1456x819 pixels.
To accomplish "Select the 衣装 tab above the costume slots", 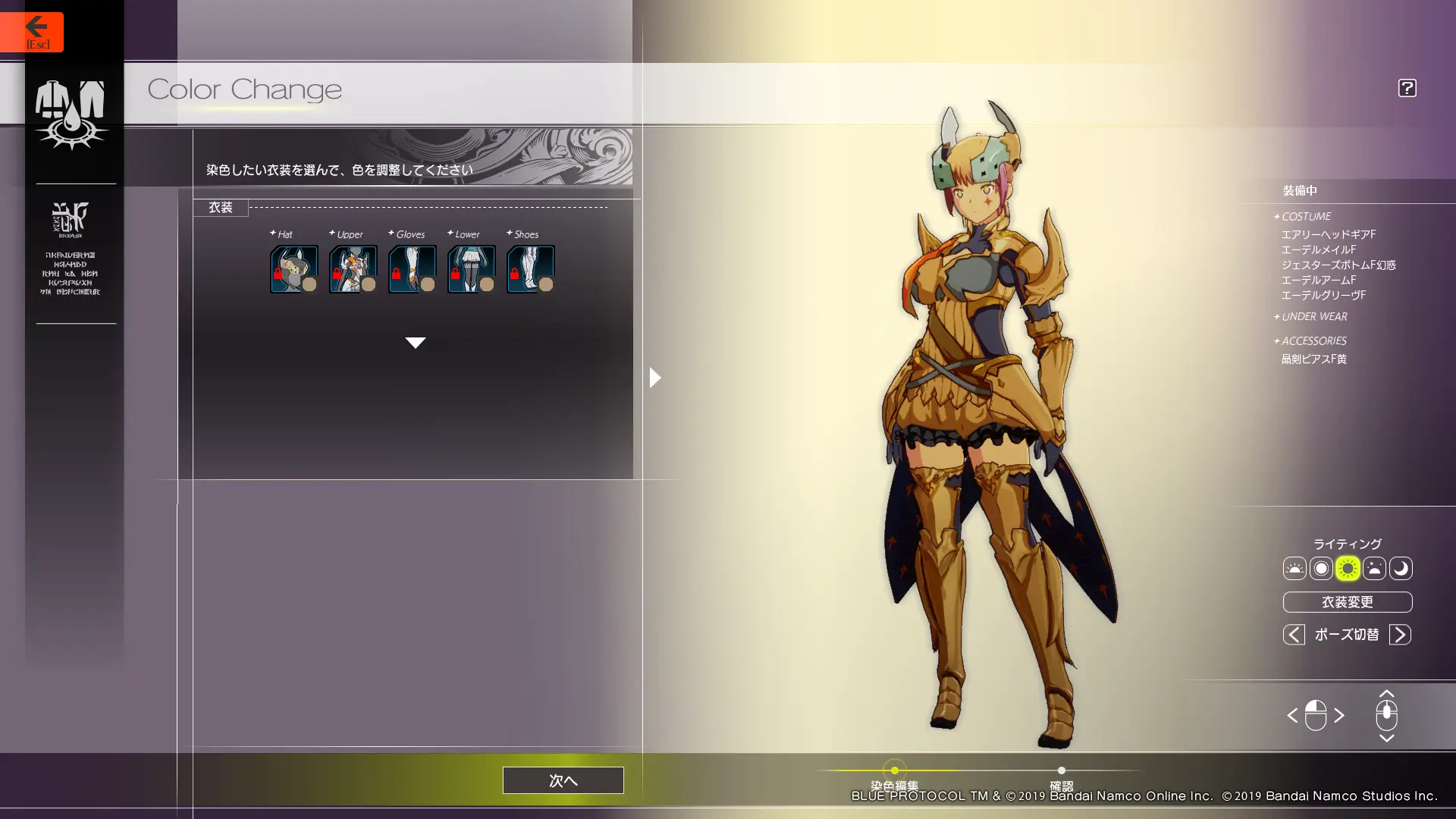I will point(221,207).
